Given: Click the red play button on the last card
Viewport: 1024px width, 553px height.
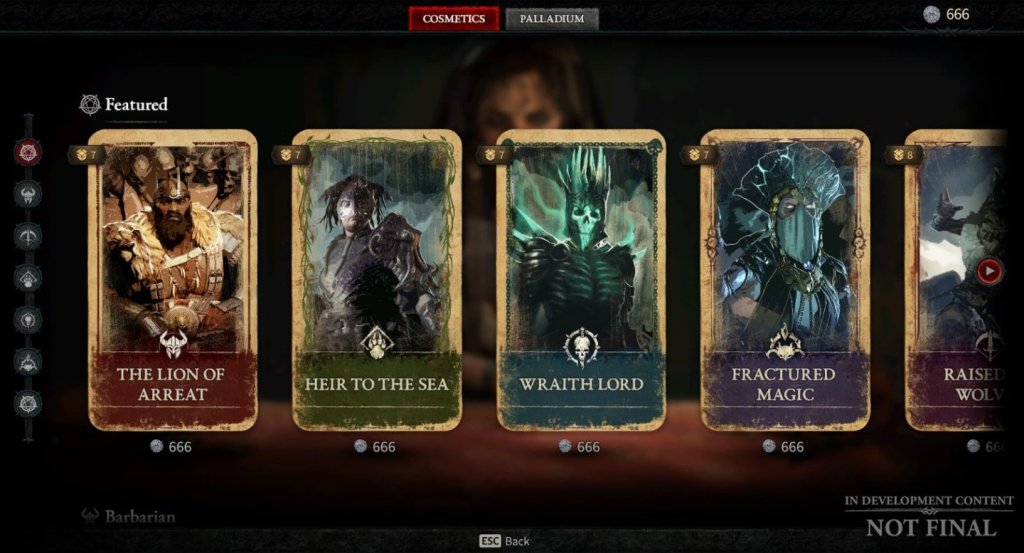Looking at the screenshot, I should tap(989, 270).
